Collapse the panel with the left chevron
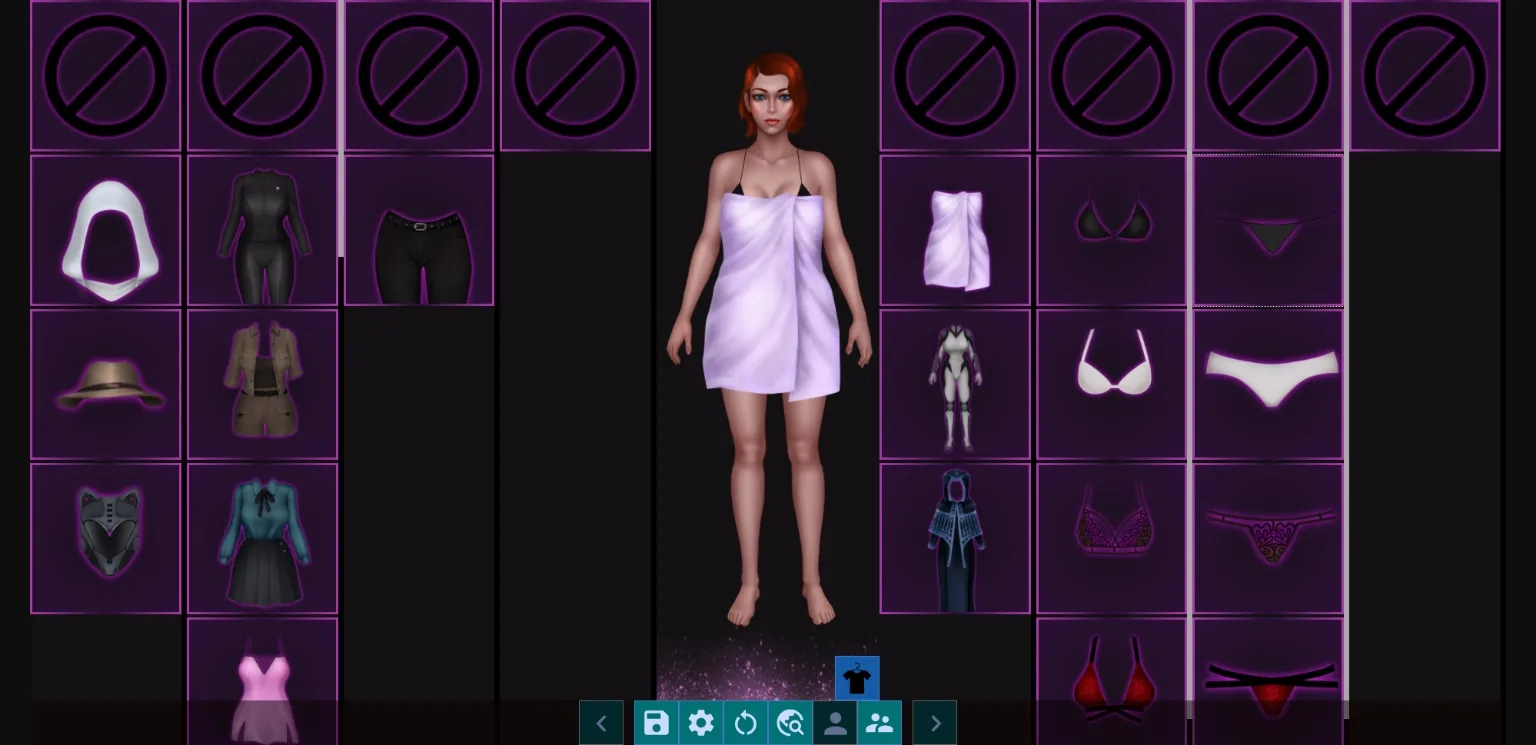 tap(601, 722)
